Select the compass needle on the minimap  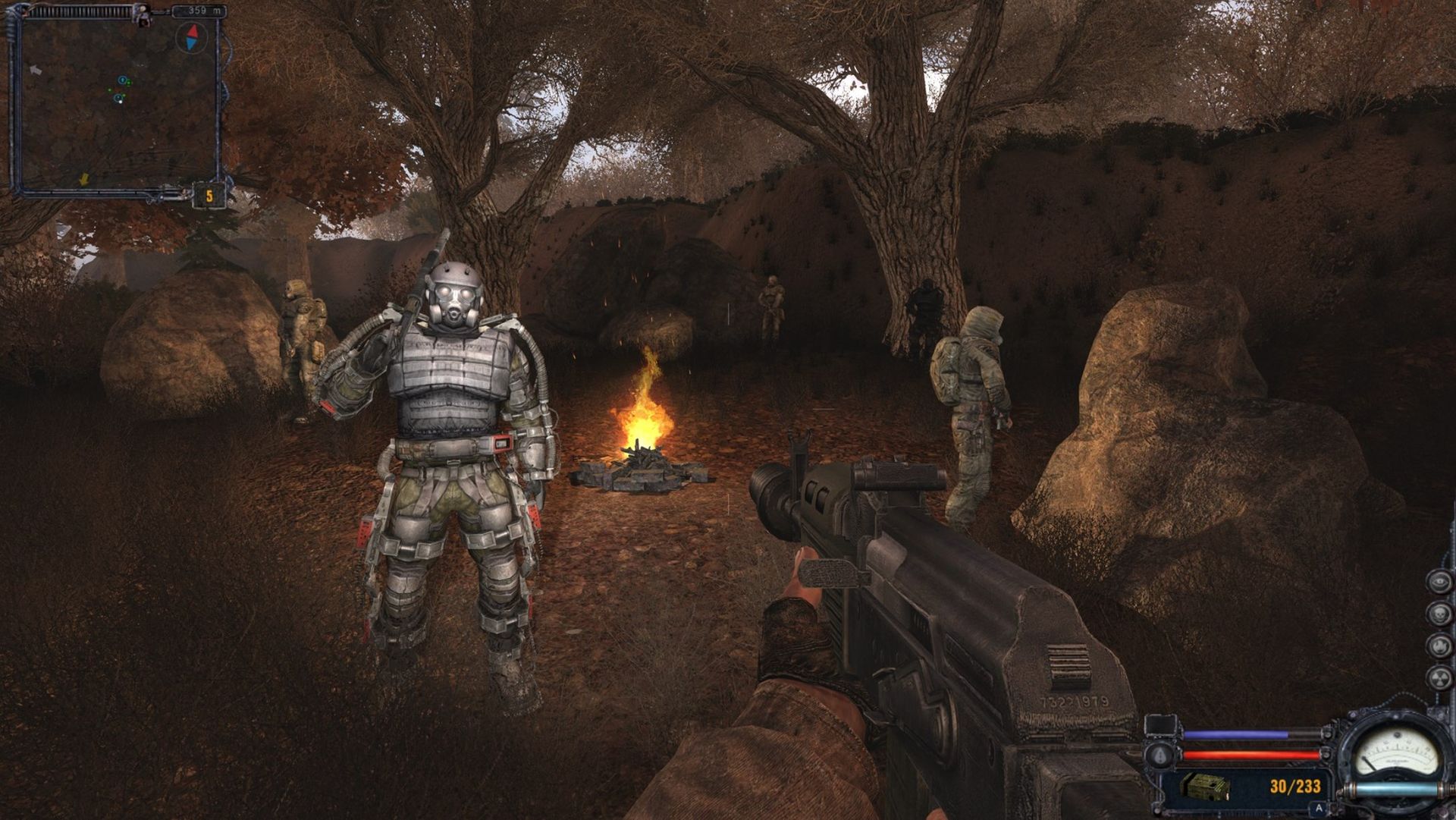click(193, 39)
